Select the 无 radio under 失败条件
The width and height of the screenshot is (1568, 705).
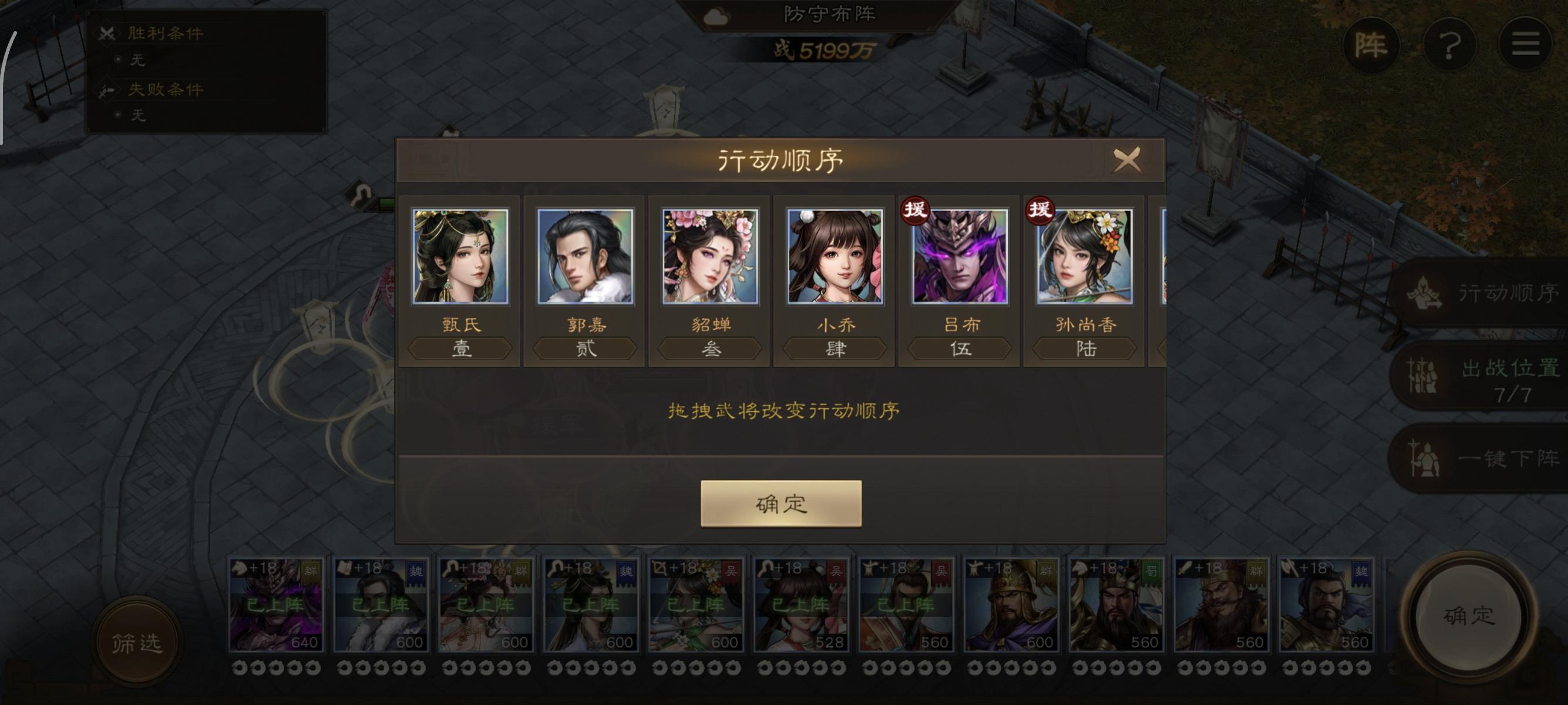click(x=120, y=116)
